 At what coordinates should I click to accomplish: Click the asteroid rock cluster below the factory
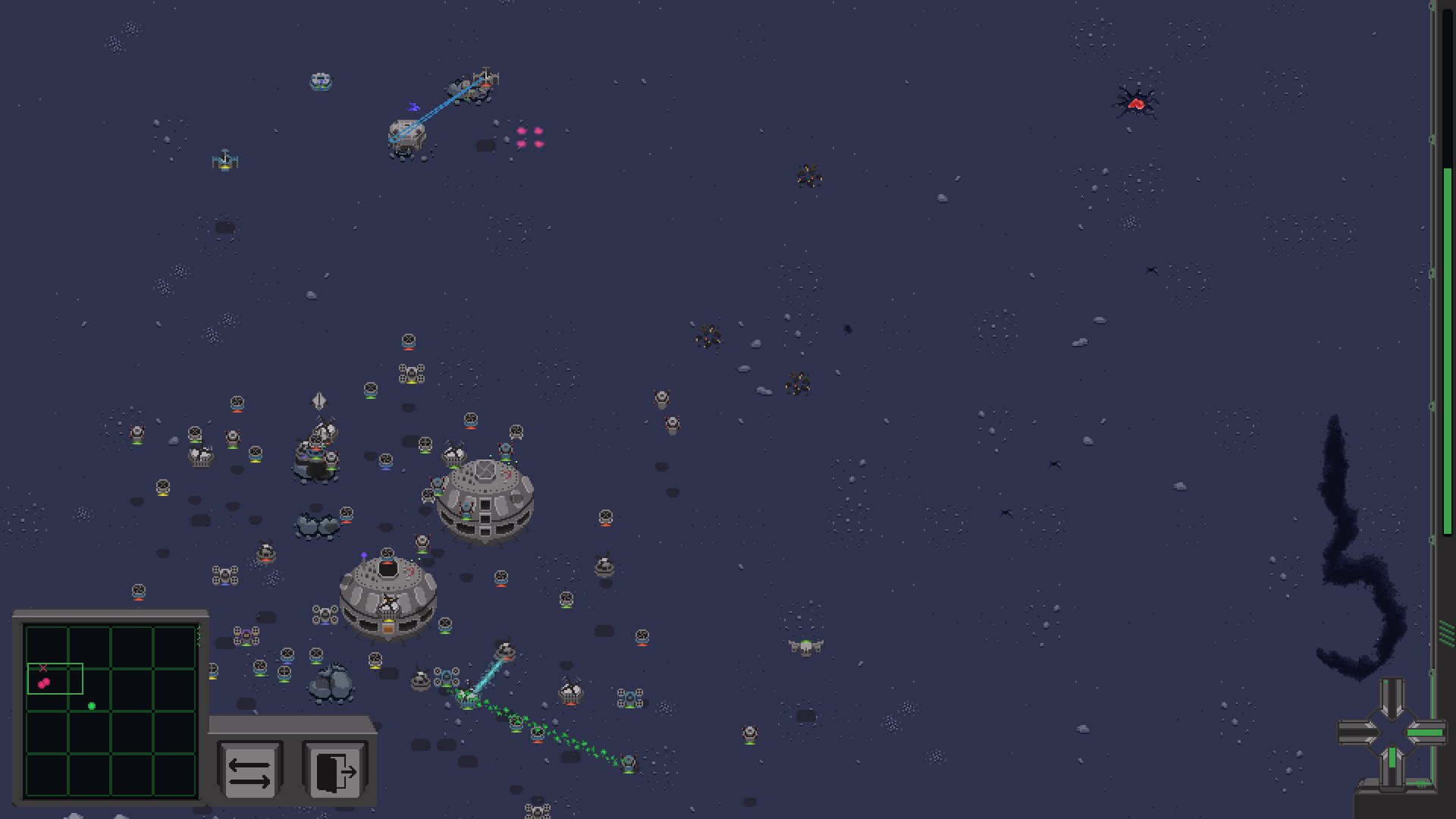316,525
